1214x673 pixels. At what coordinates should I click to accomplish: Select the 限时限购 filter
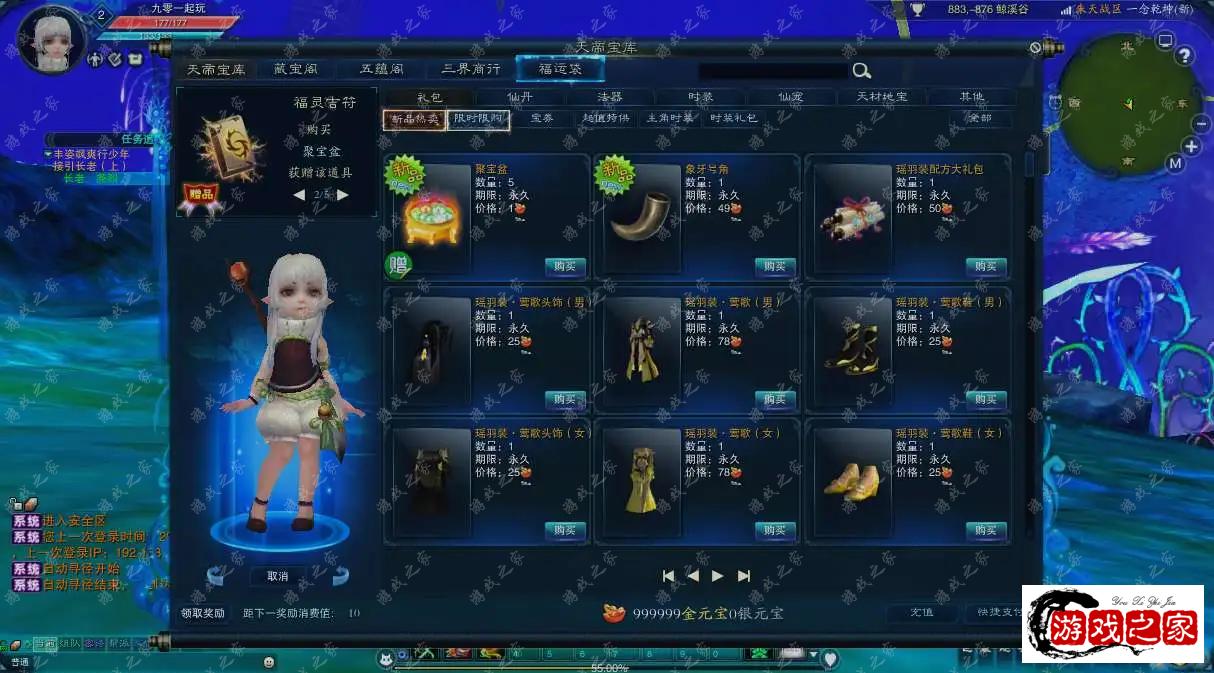479,119
